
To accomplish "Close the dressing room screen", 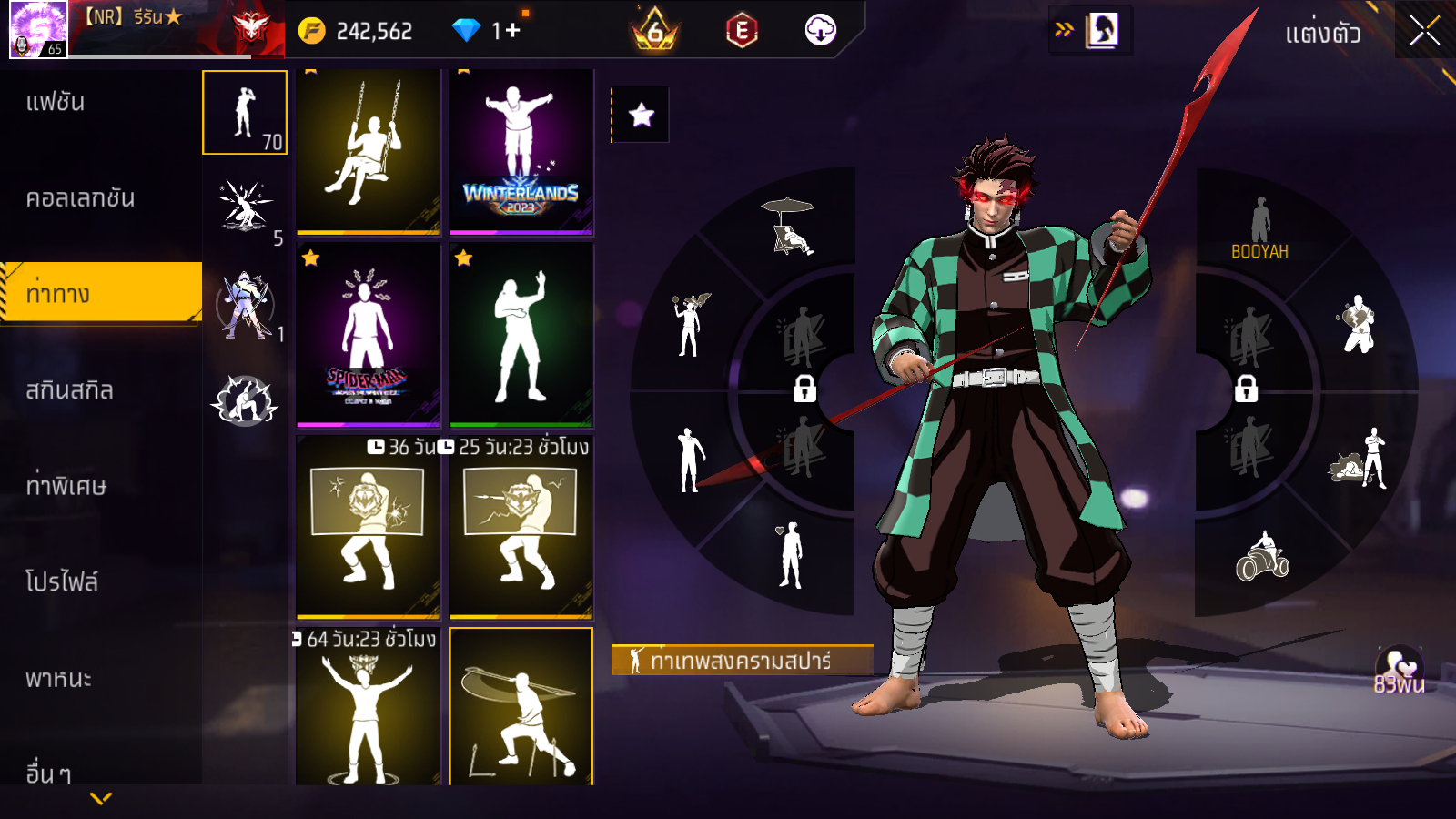I will 1424,31.
